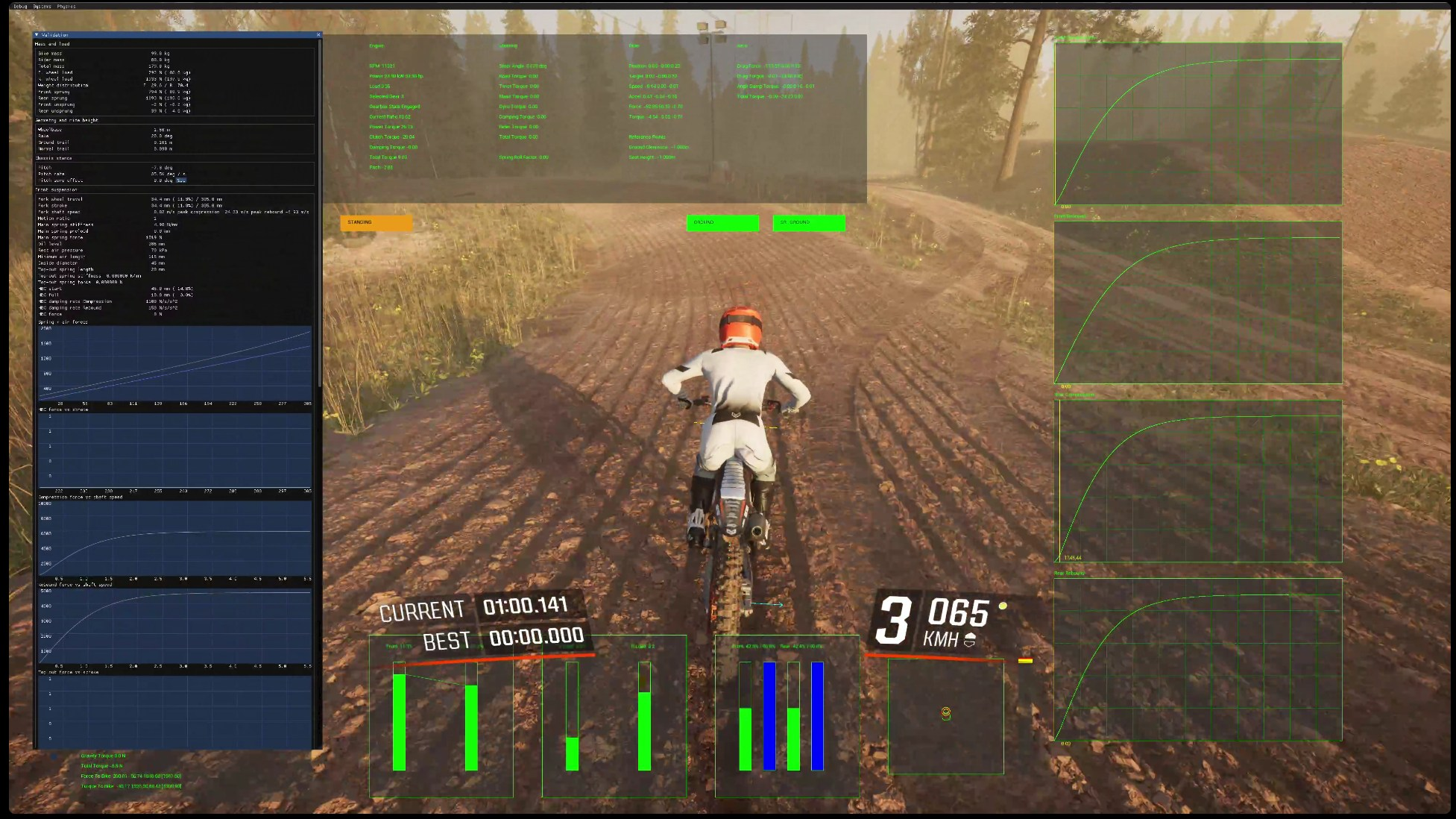Open the Systems menu
This screenshot has height=819, width=1456.
tap(42, 7)
